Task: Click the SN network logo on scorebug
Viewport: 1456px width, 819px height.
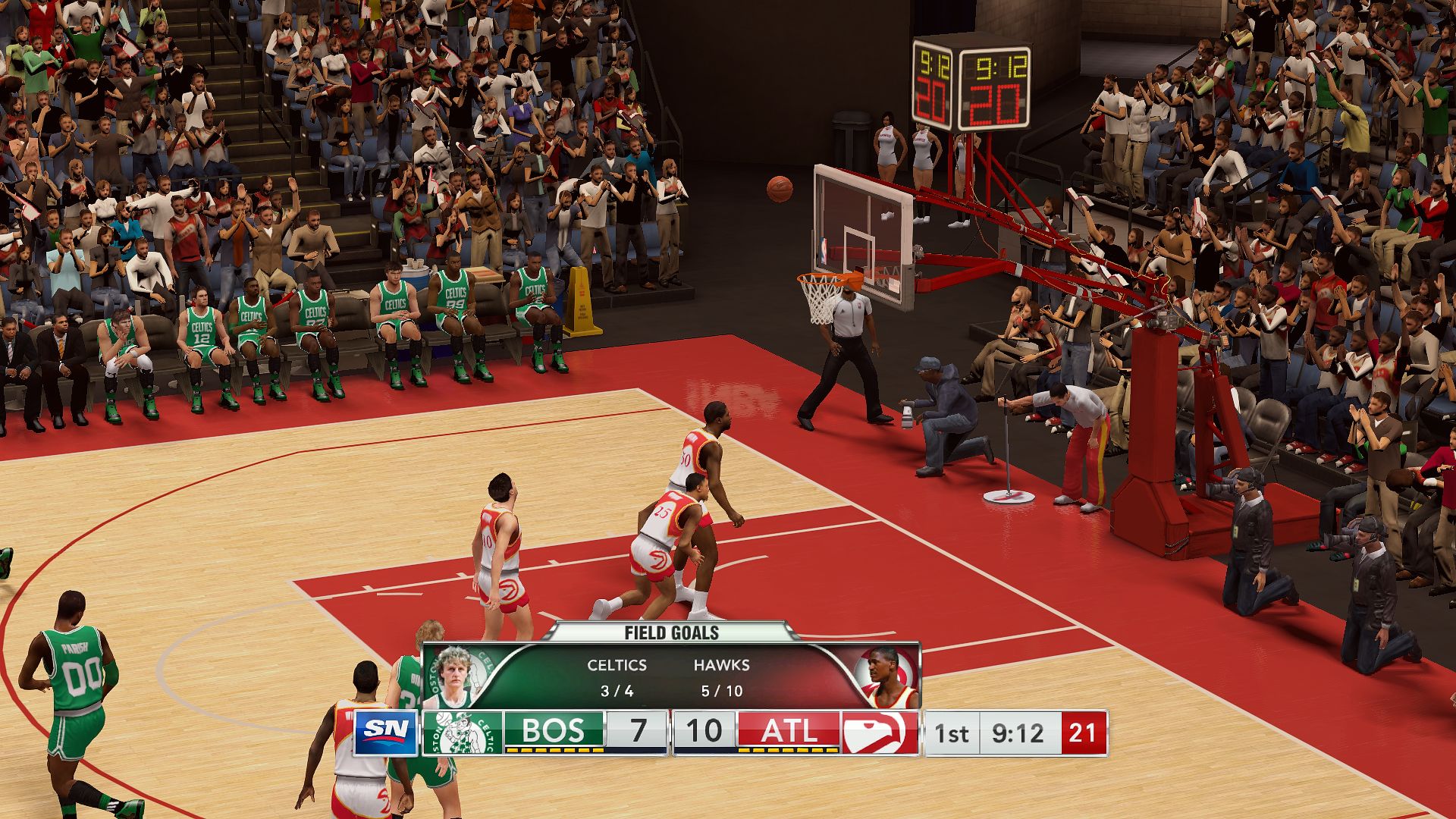Action: pyautogui.click(x=387, y=733)
